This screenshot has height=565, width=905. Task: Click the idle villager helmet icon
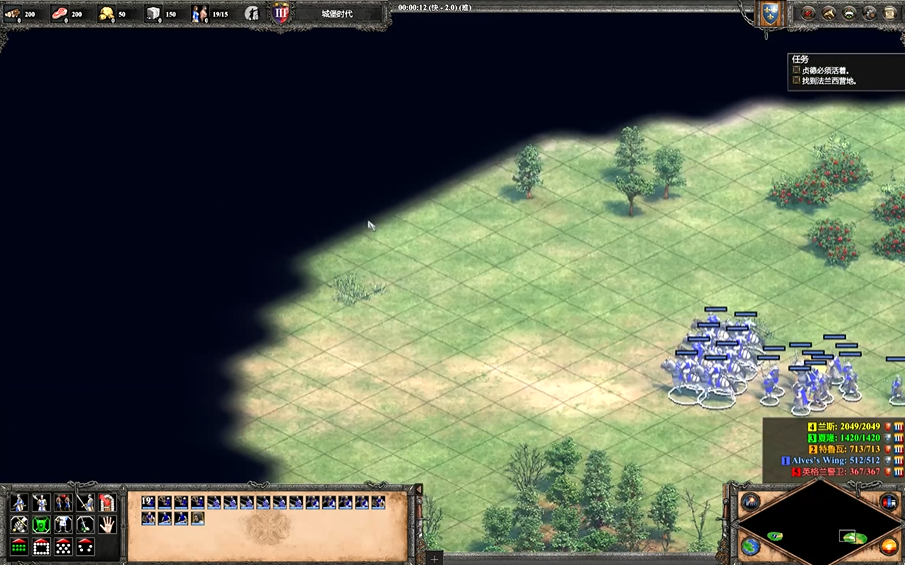pyautogui.click(x=251, y=14)
